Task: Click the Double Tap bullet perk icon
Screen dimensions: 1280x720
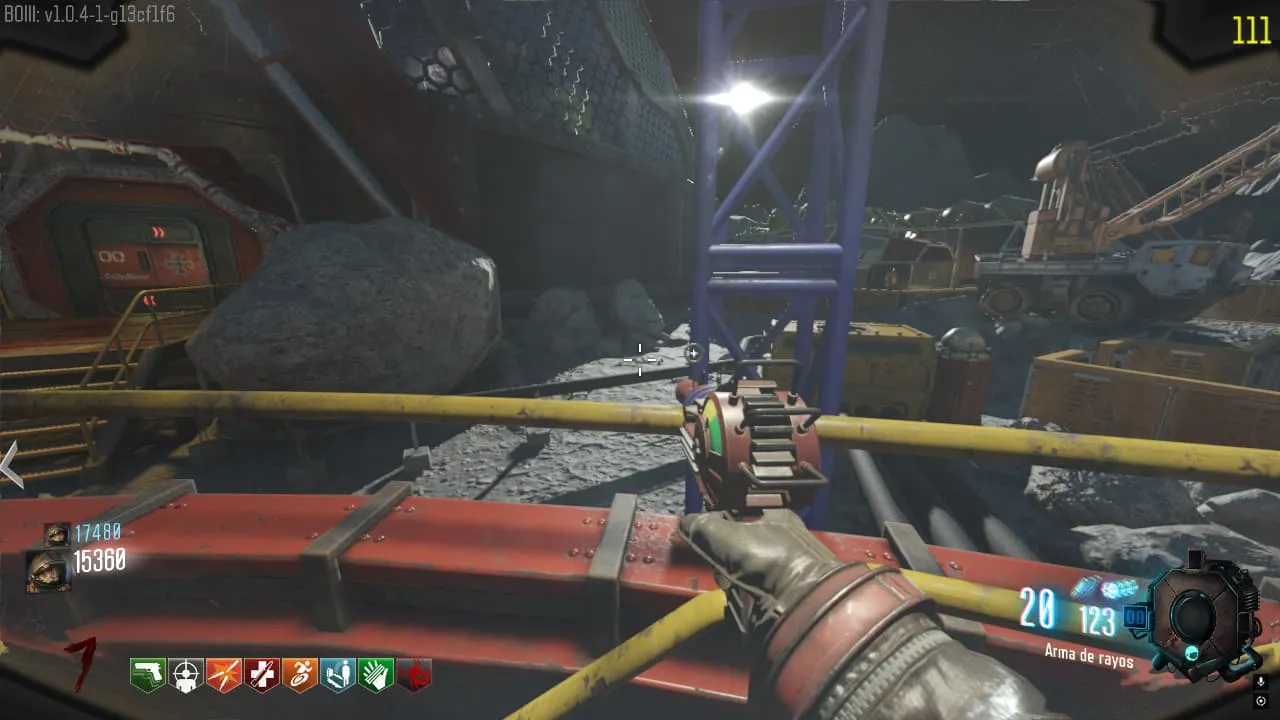Action: coord(223,675)
